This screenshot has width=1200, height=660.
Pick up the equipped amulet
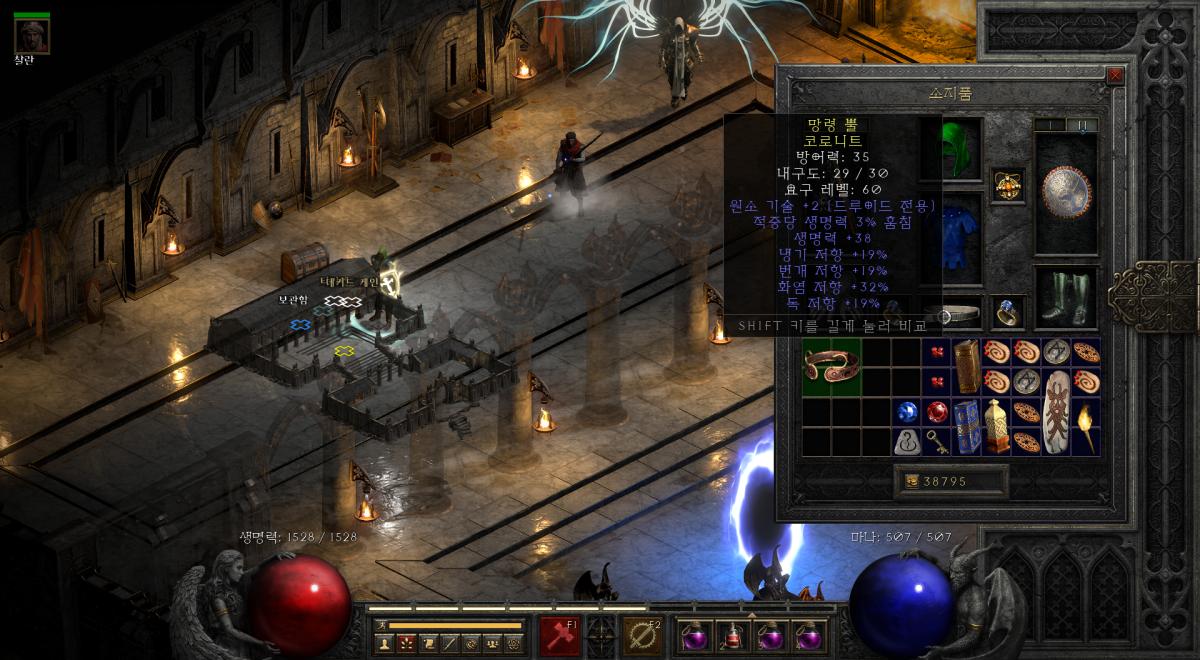coord(1007,184)
